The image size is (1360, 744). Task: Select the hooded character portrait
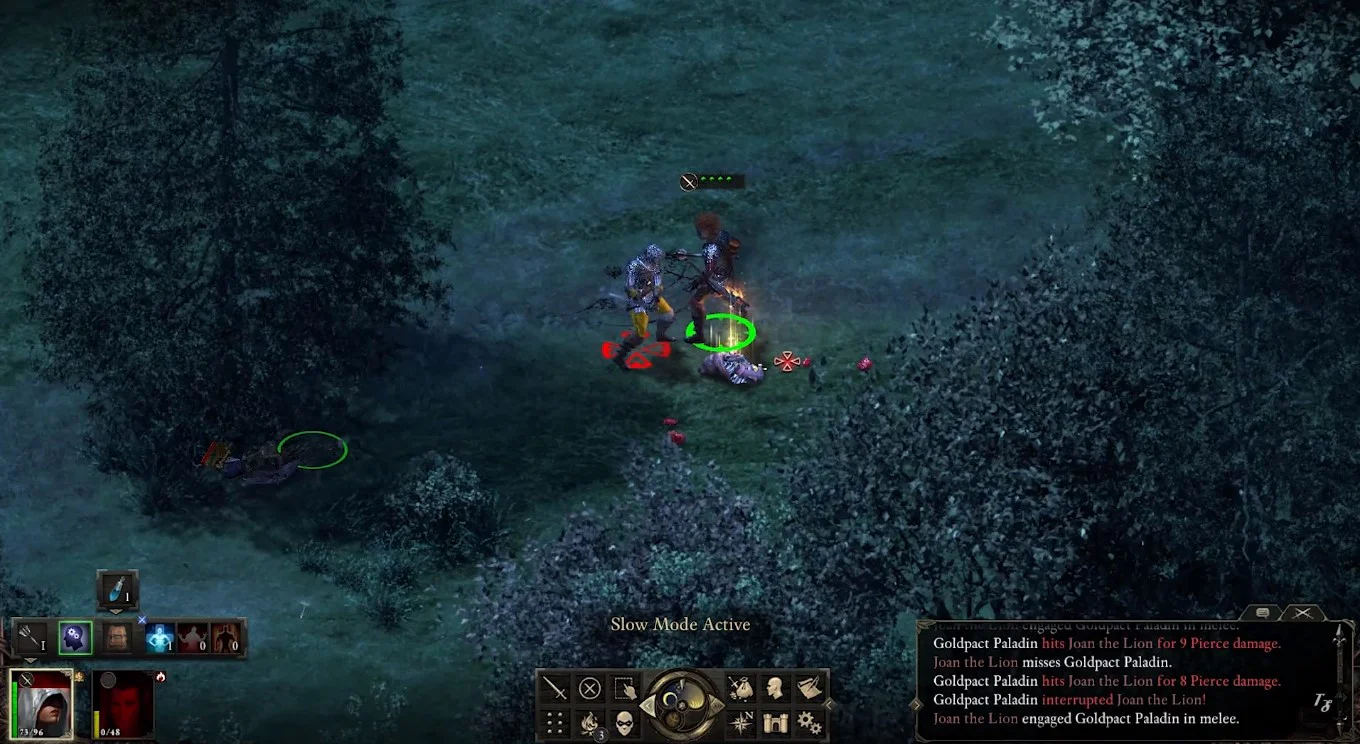pos(42,704)
